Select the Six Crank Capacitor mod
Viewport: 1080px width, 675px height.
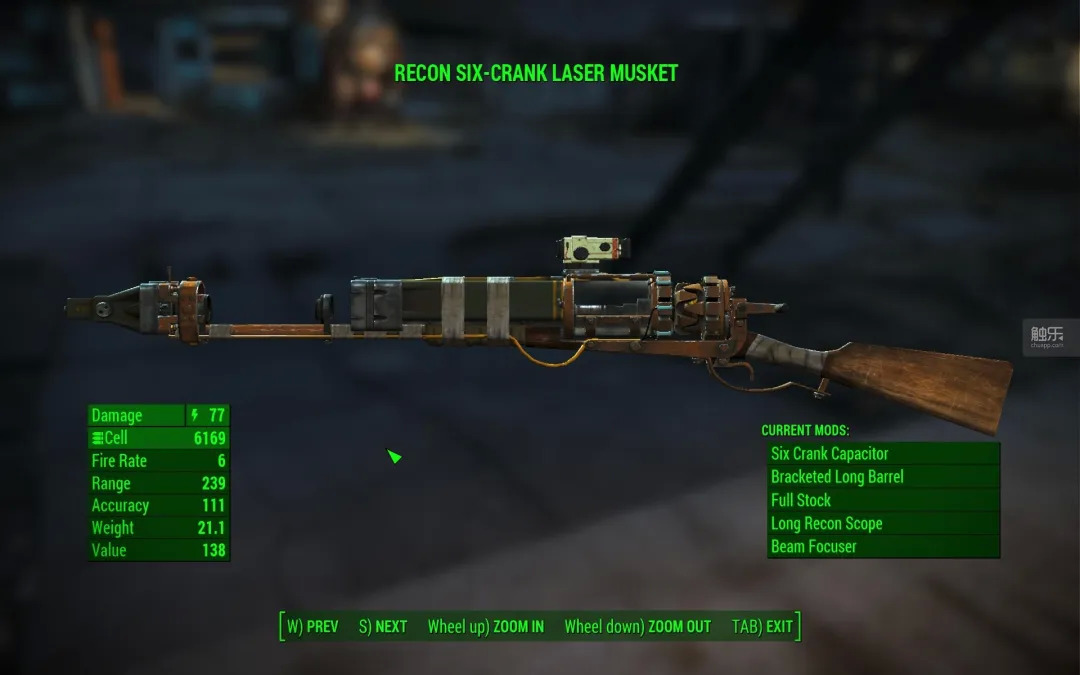(x=883, y=454)
